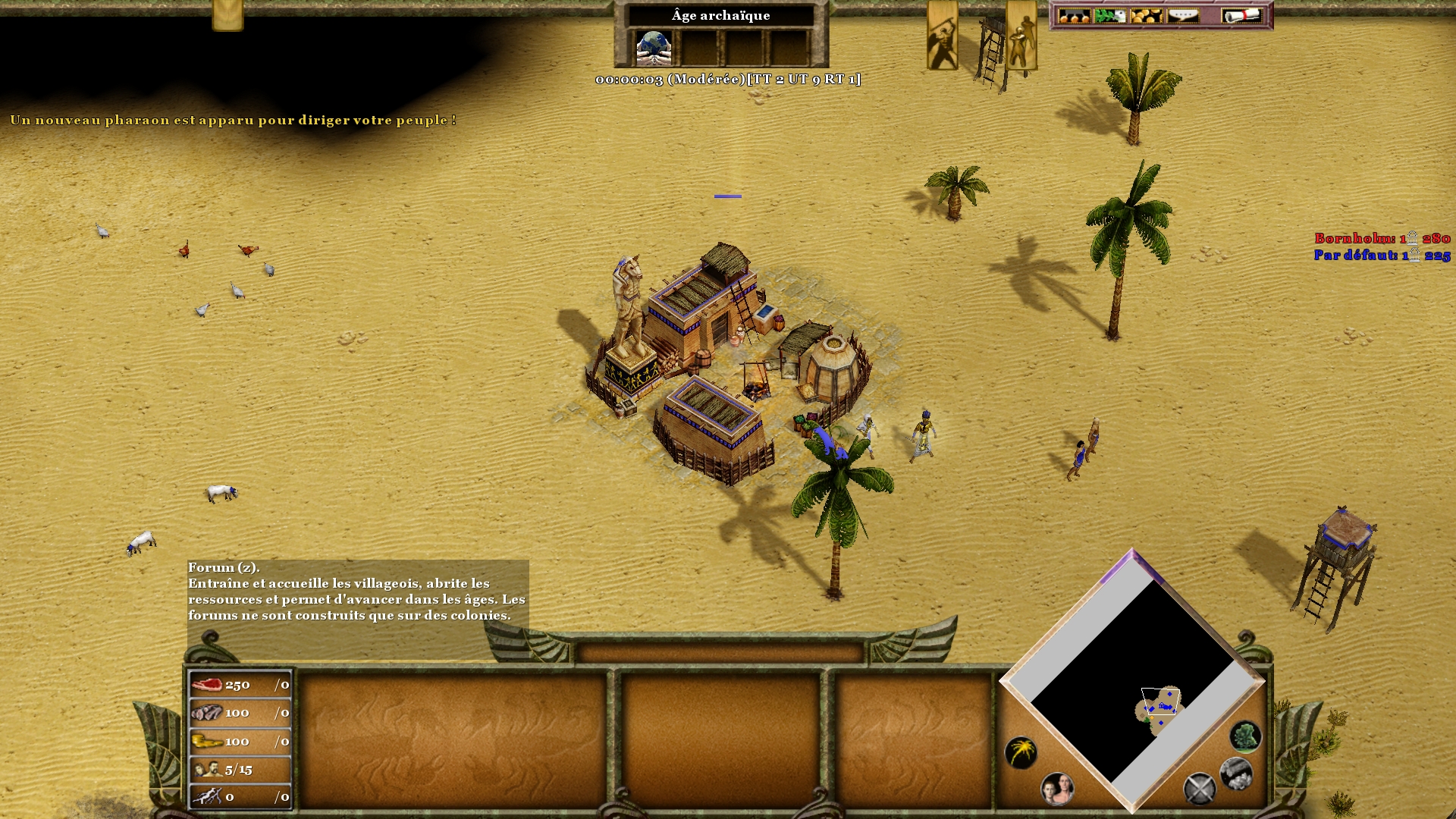Open the scroll menu button
The image size is (1456, 819).
pyautogui.click(x=1241, y=16)
